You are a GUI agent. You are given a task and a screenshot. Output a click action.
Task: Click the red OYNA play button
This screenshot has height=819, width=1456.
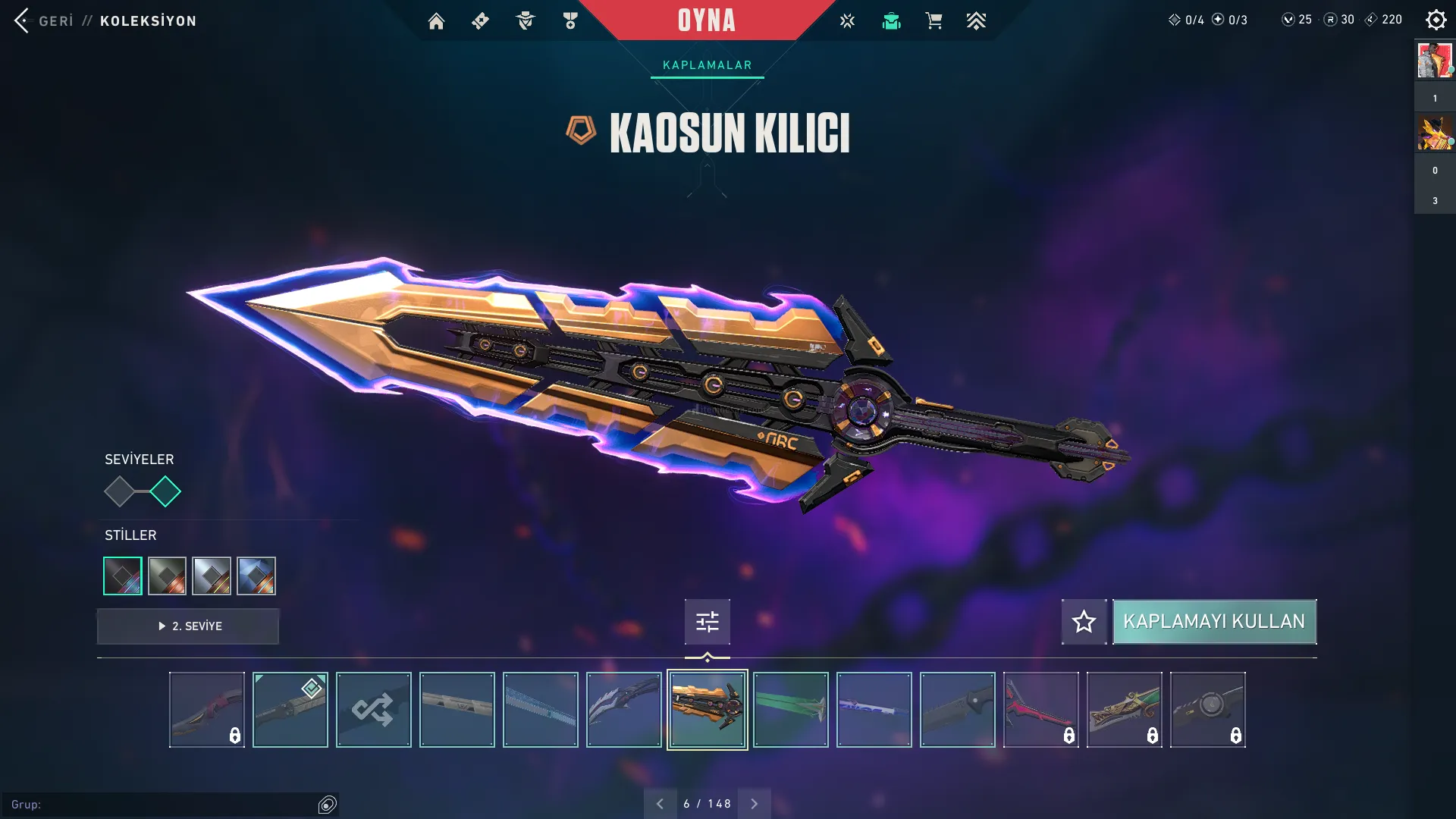pos(706,20)
